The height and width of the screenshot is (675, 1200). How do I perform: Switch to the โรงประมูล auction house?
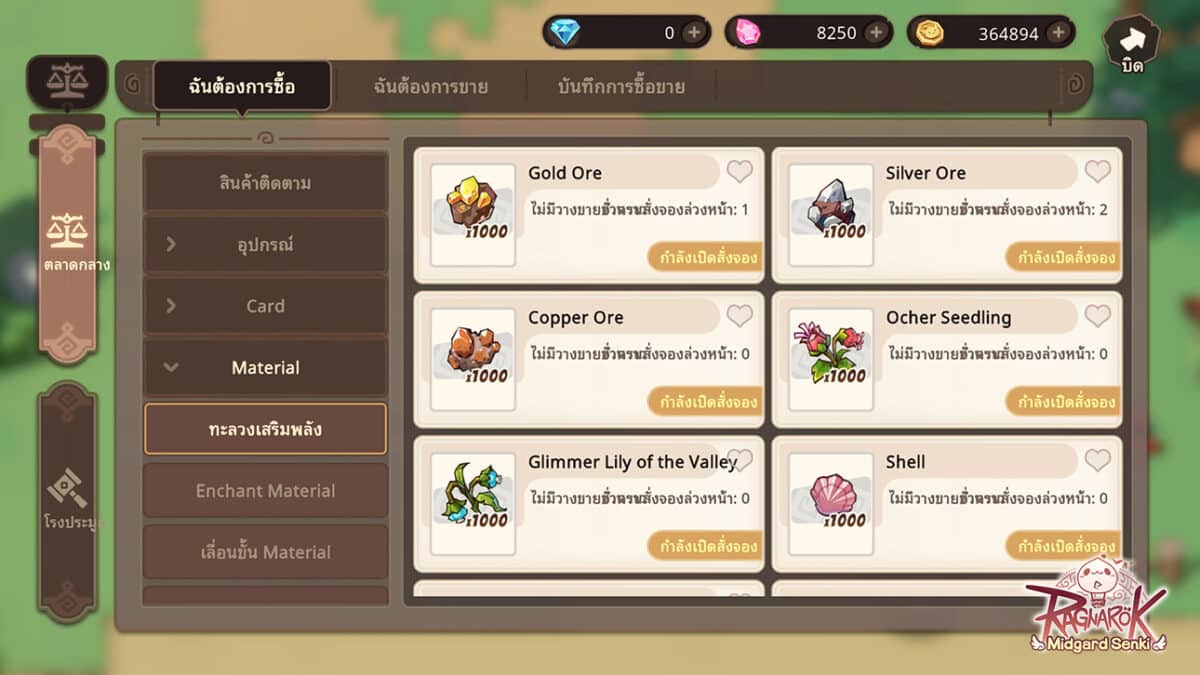tap(68, 495)
